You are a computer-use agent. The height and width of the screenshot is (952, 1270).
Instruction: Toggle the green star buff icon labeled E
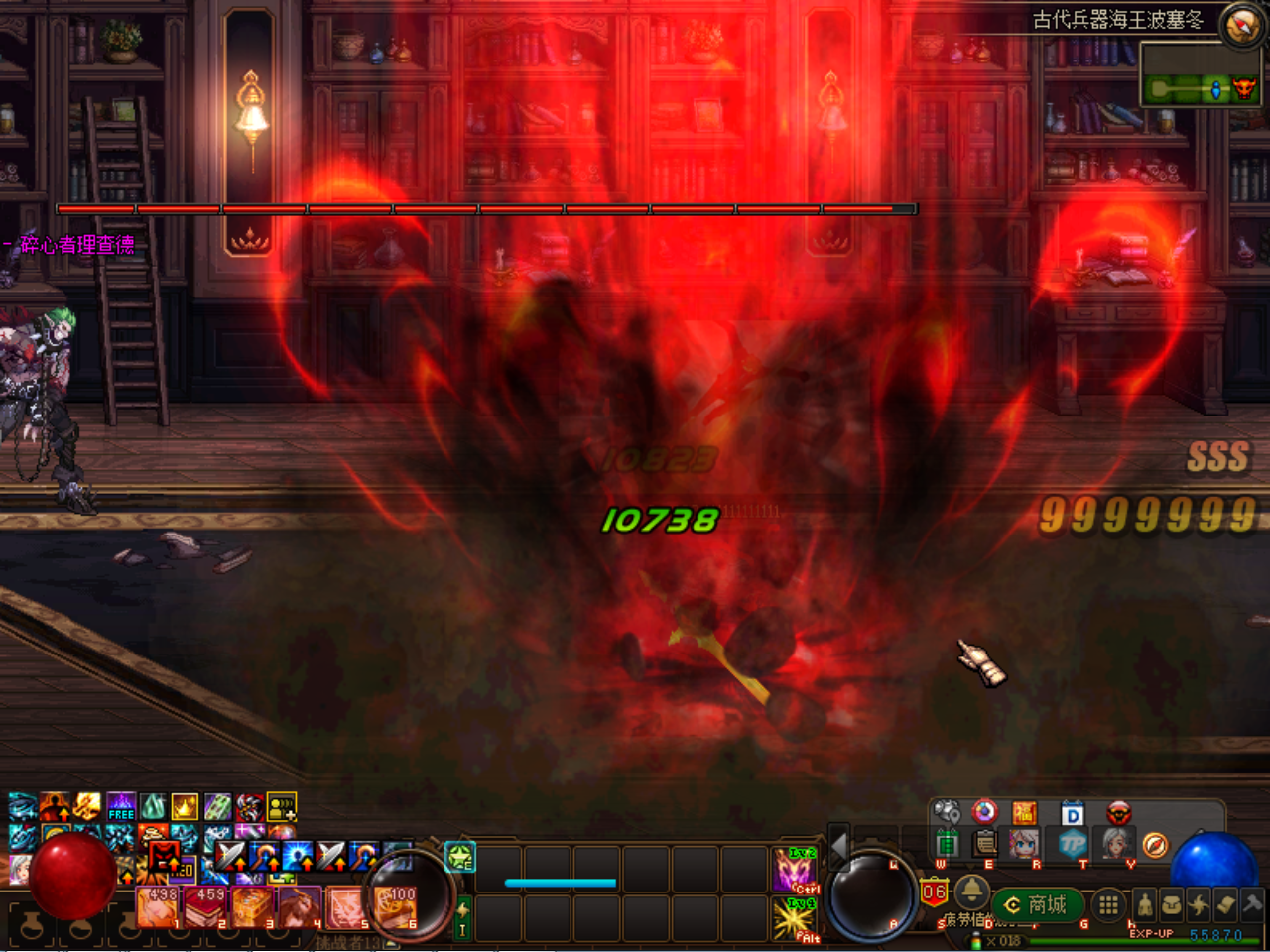point(459,857)
